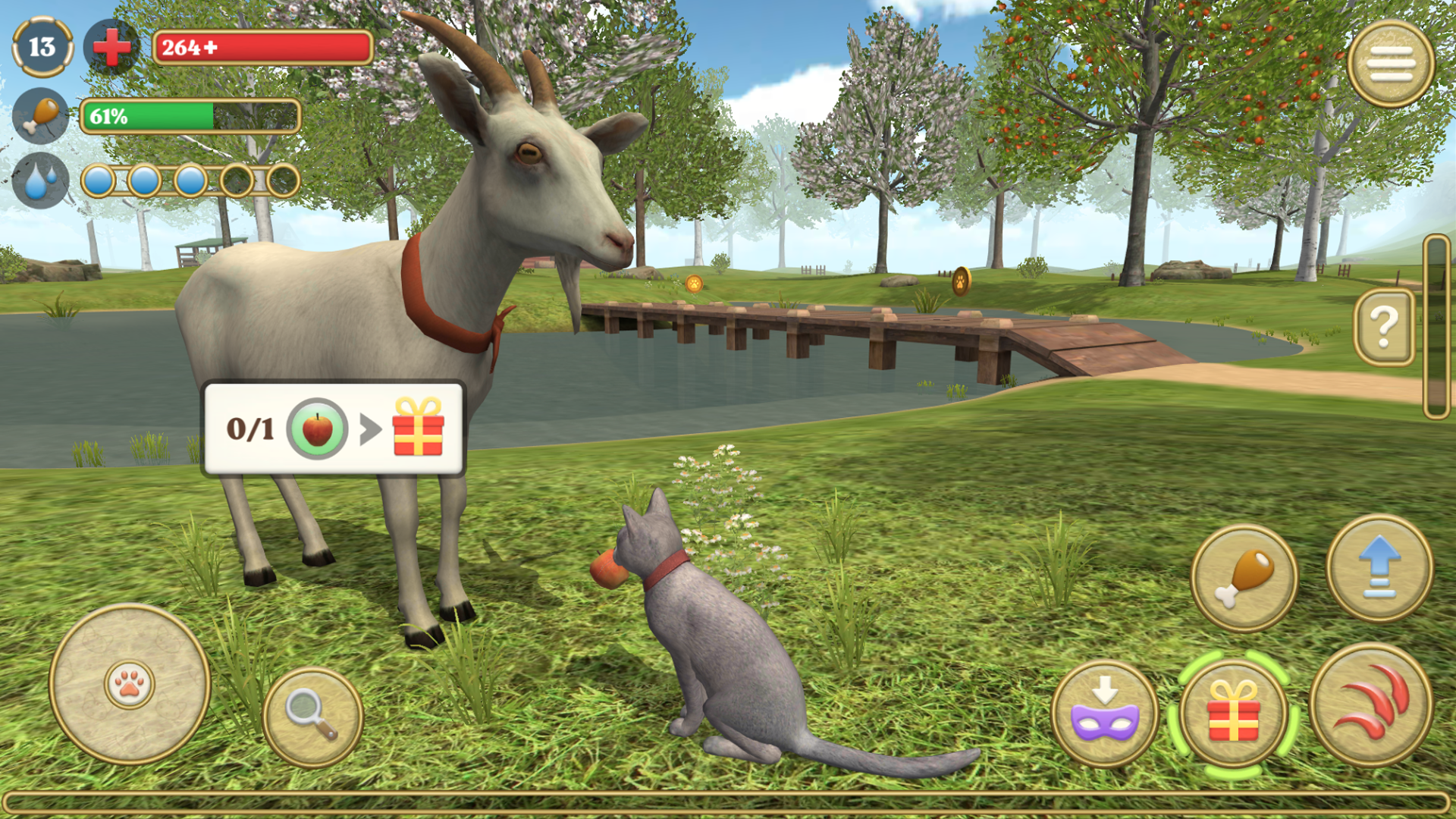The width and height of the screenshot is (1456, 819).
Task: Tap the red cross health icon
Action: pos(111,48)
